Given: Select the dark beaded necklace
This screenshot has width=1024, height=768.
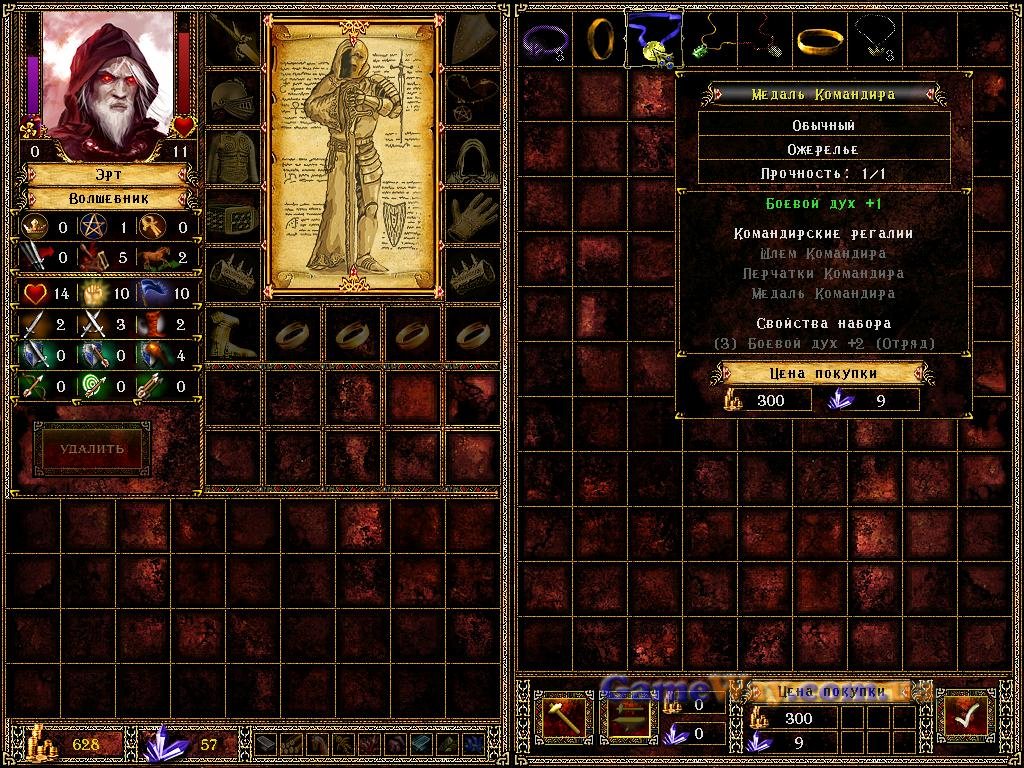Looking at the screenshot, I should (x=873, y=38).
